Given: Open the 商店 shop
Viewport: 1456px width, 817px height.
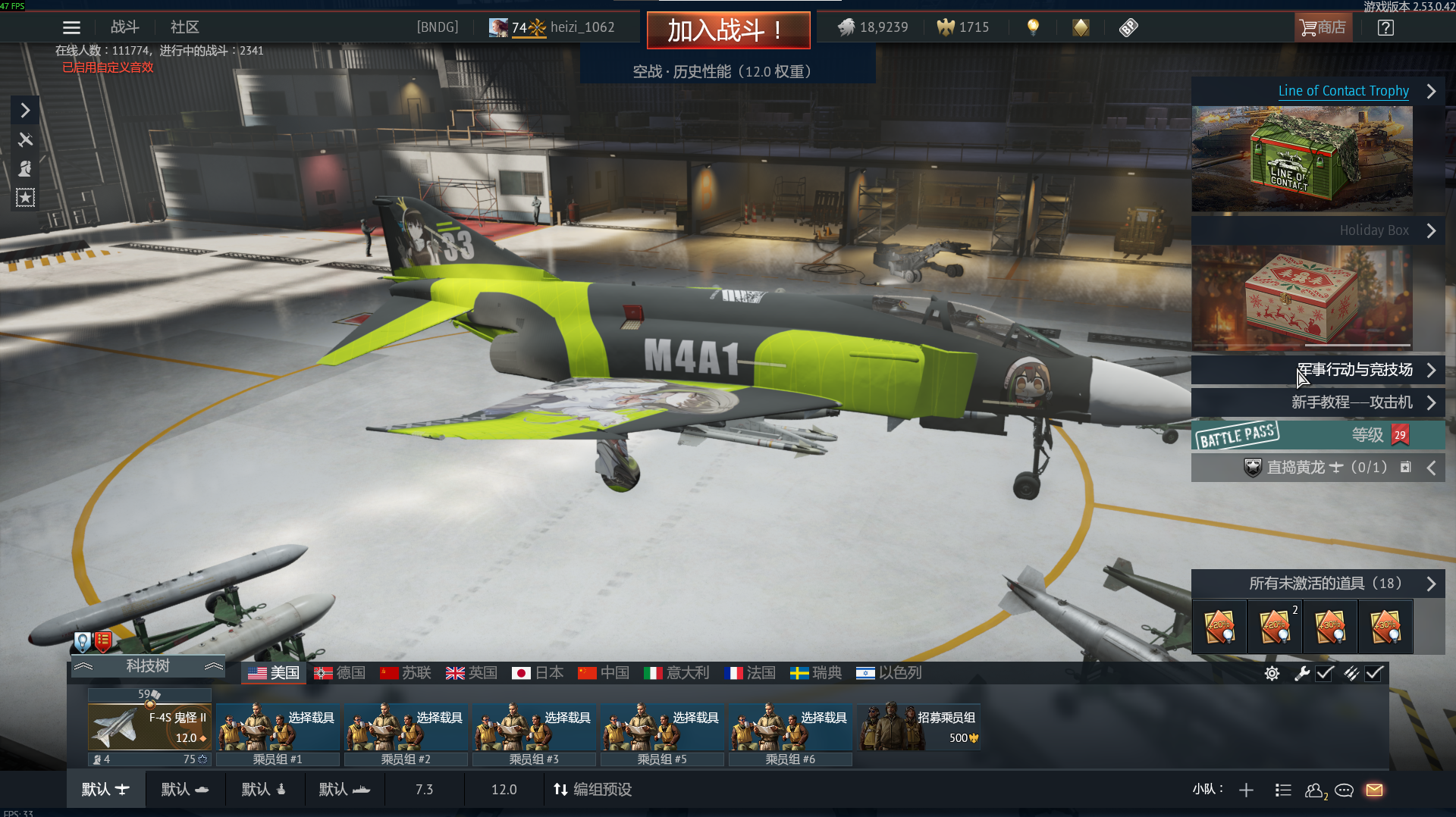Looking at the screenshot, I should 1323,27.
